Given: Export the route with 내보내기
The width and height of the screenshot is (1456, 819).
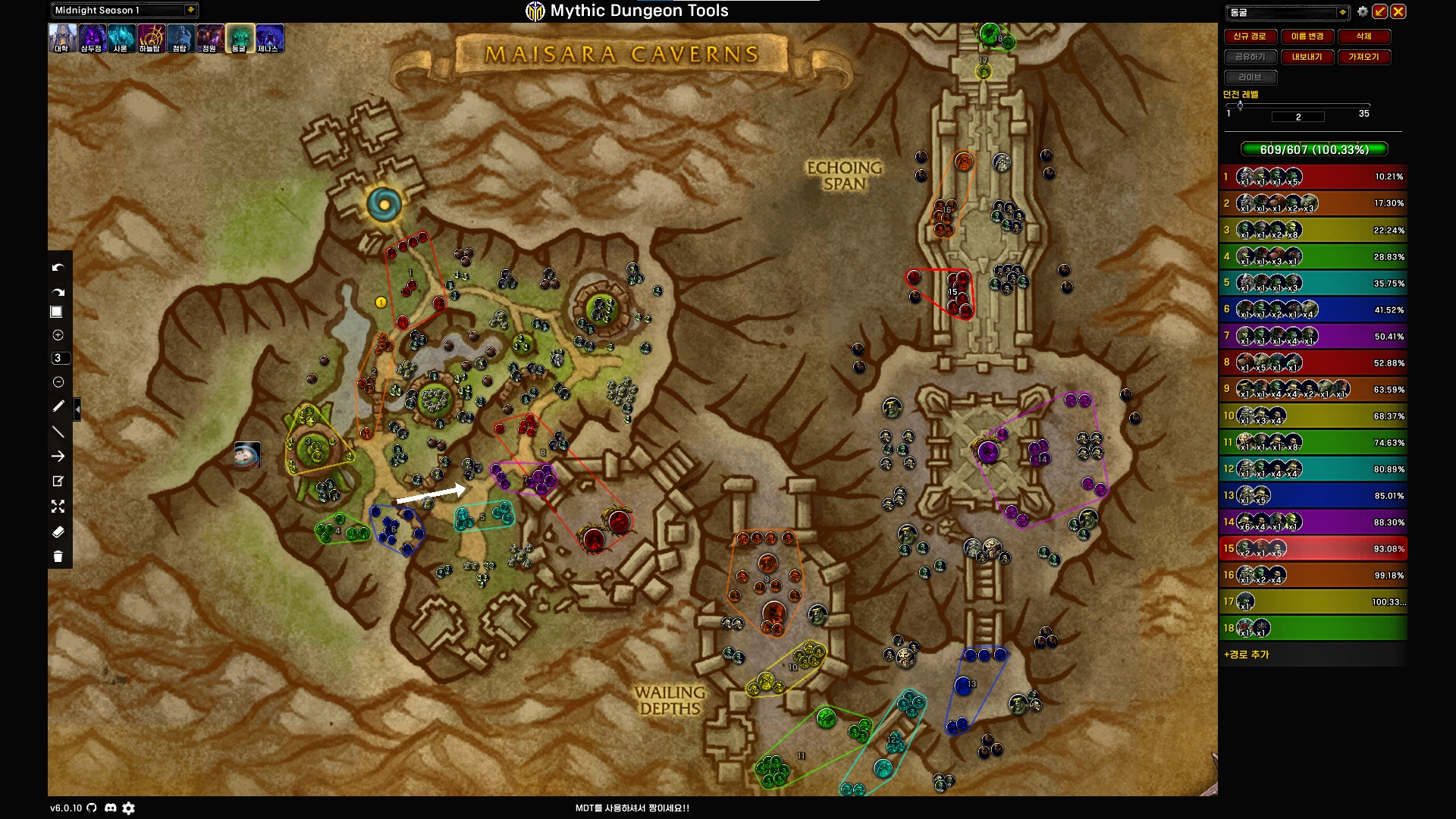Looking at the screenshot, I should click(x=1307, y=57).
